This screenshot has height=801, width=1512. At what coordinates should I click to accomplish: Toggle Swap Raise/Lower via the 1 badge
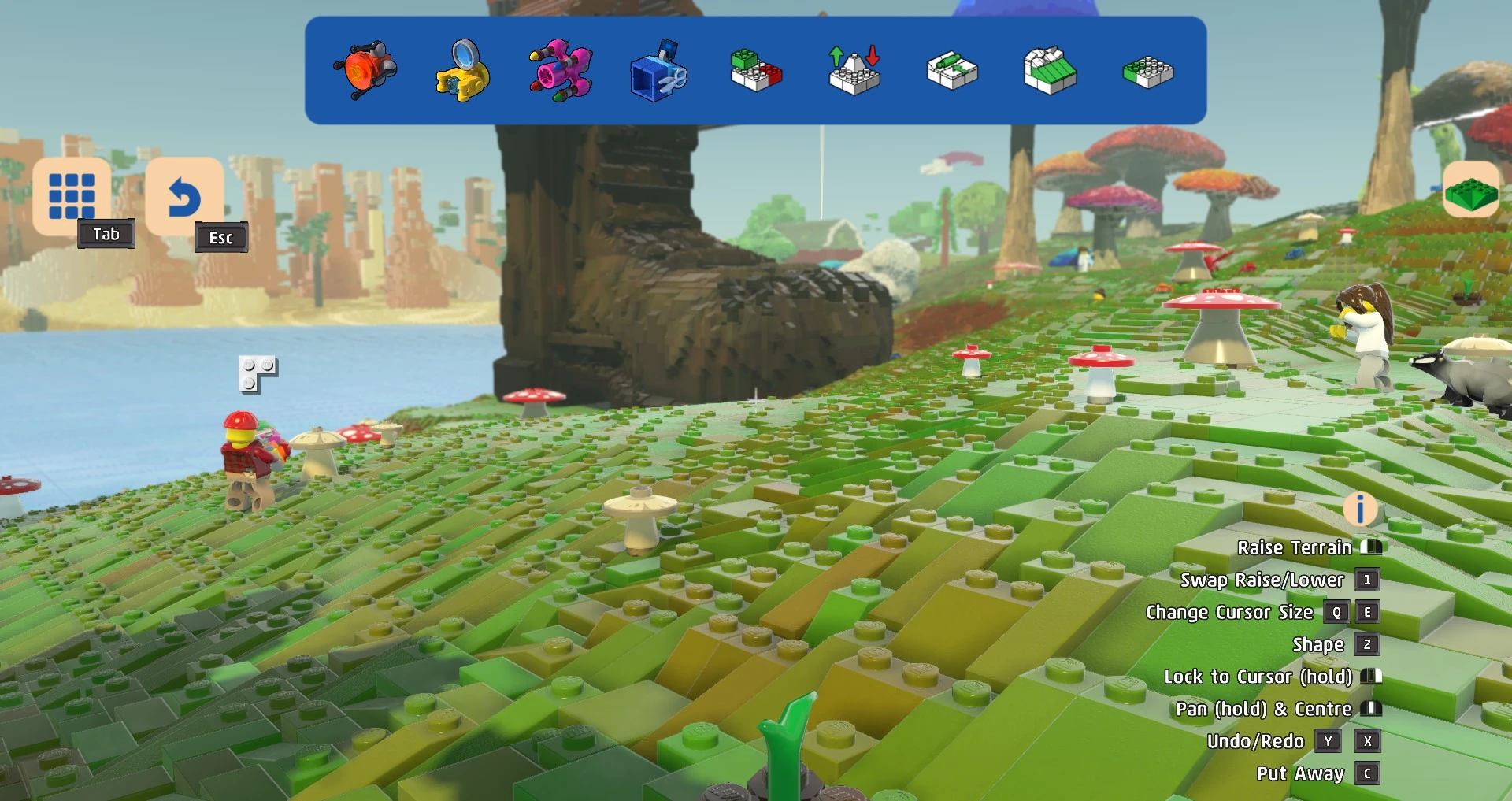[x=1368, y=580]
